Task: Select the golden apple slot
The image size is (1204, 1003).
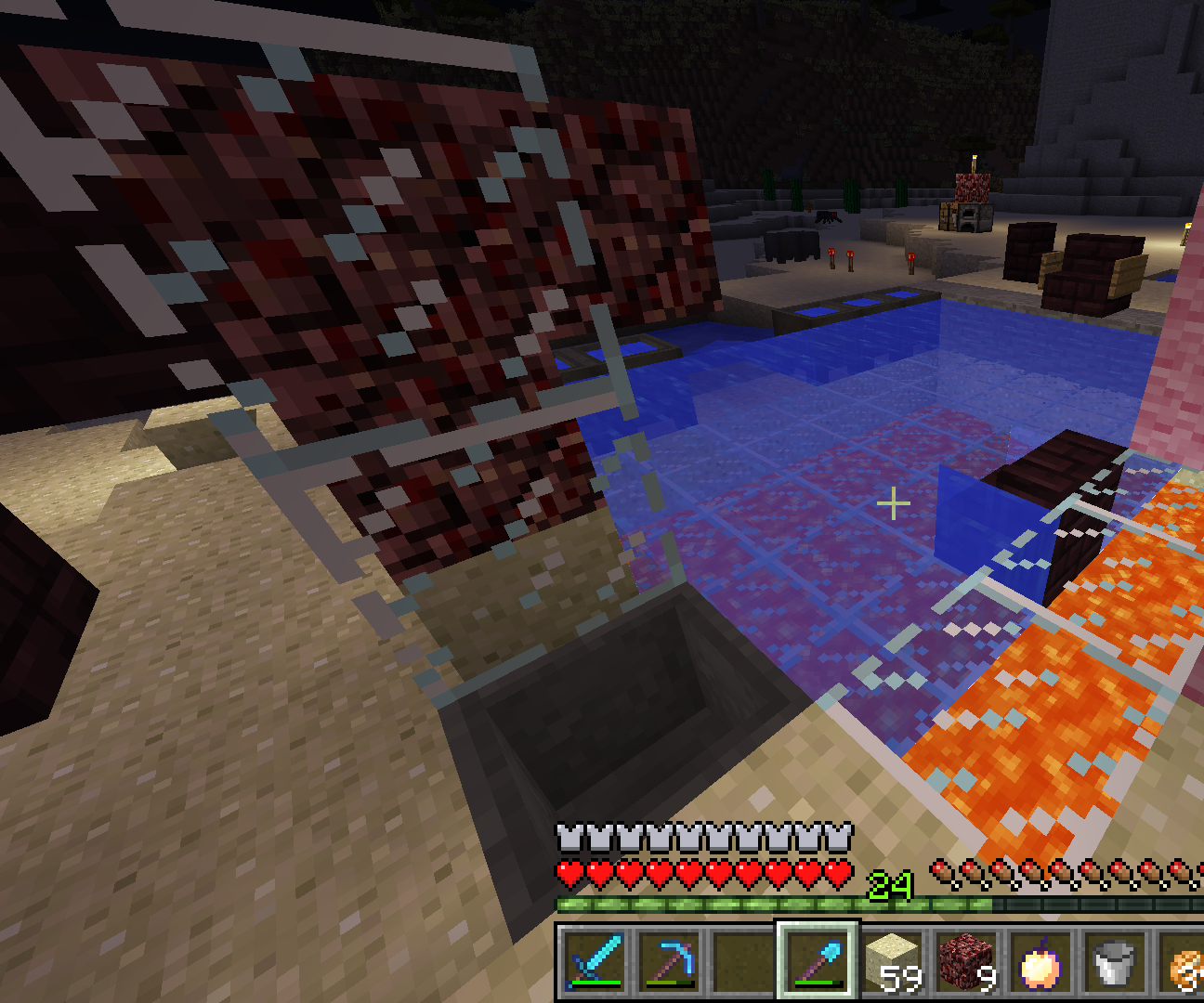Action: pos(1039,966)
